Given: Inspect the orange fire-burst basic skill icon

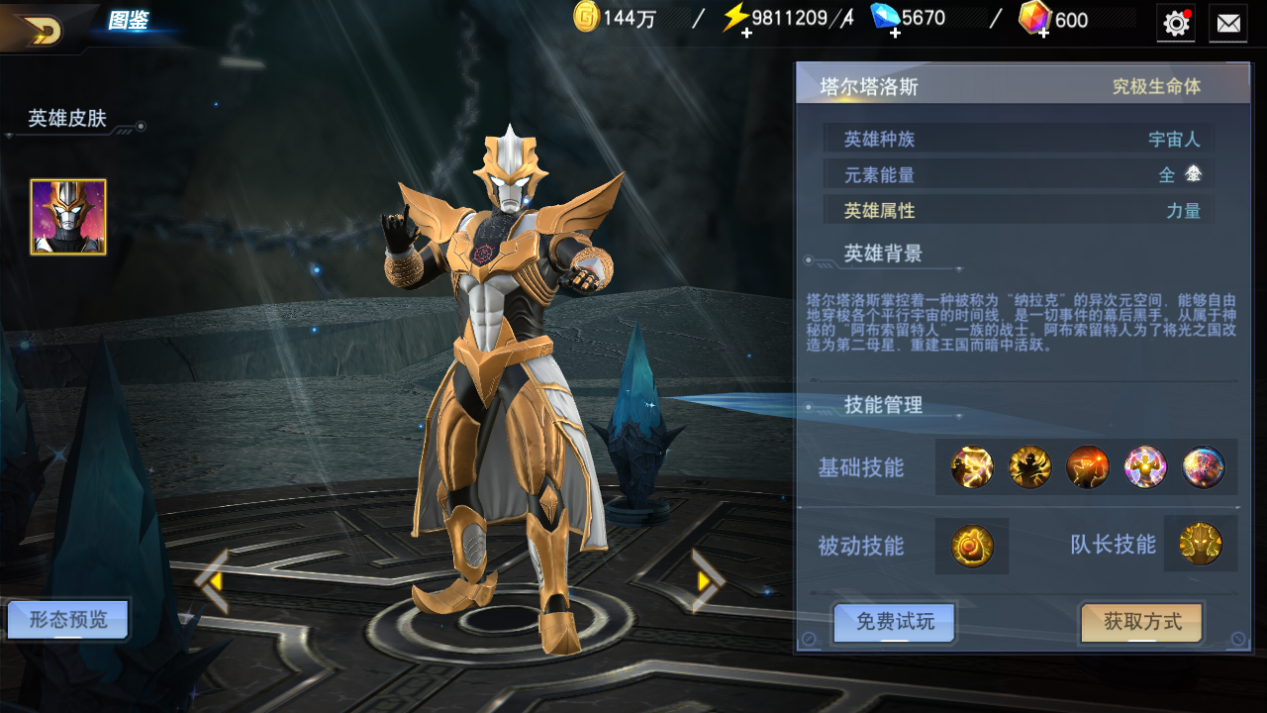Looking at the screenshot, I should [x=1088, y=467].
